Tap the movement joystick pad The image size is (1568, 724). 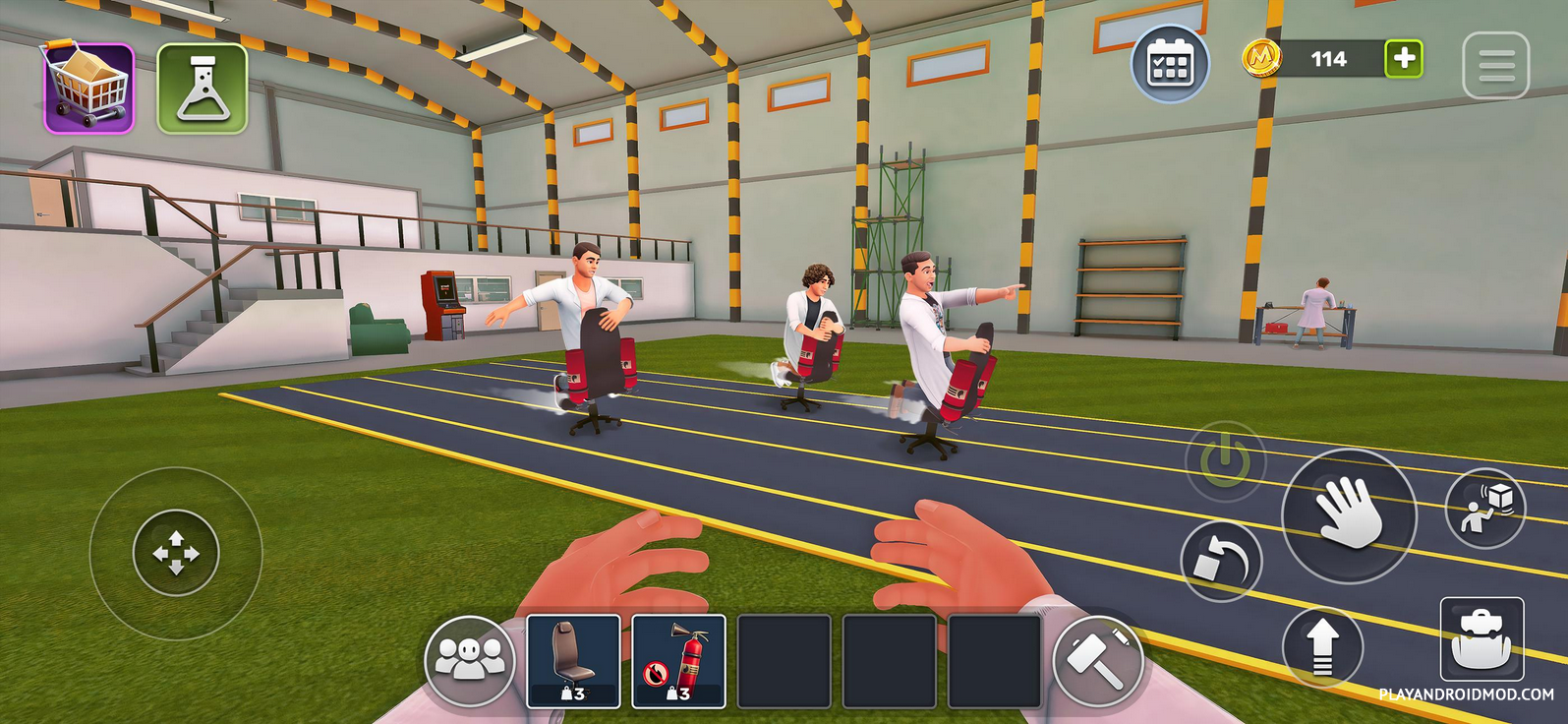[176, 554]
